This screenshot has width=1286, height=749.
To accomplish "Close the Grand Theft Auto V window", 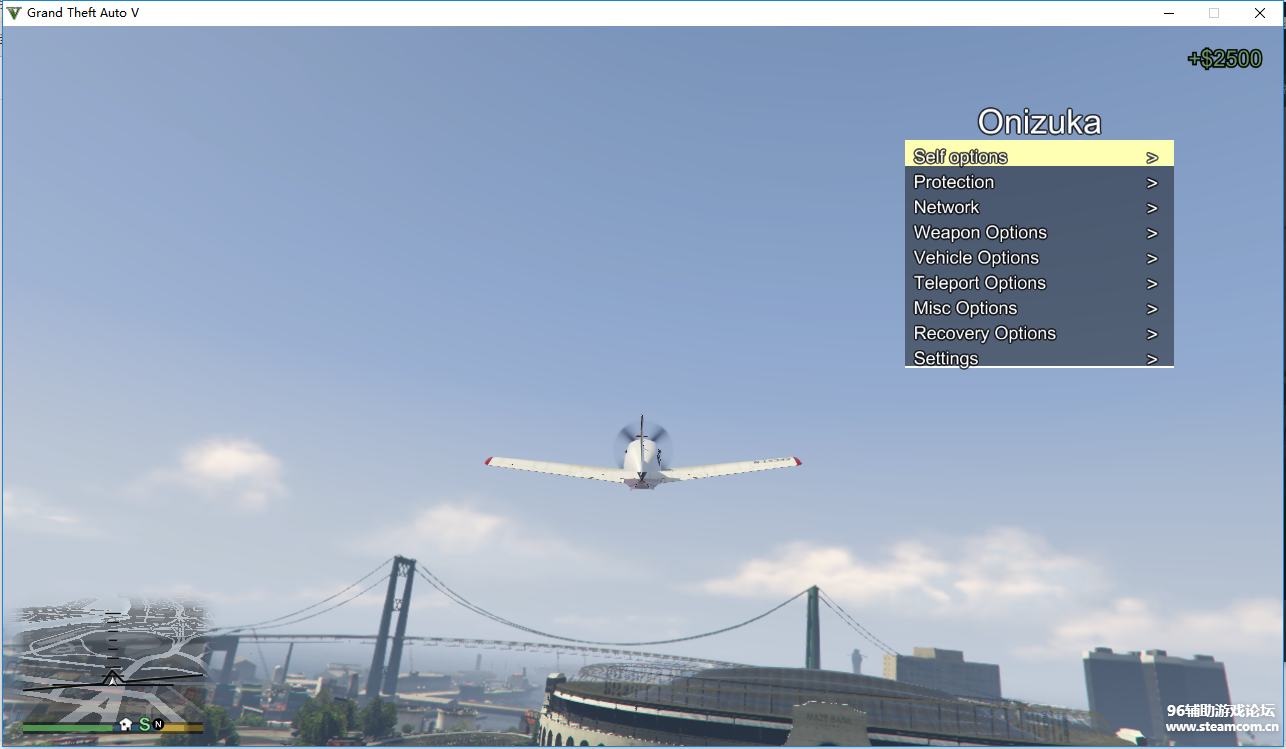I will pos(1260,13).
